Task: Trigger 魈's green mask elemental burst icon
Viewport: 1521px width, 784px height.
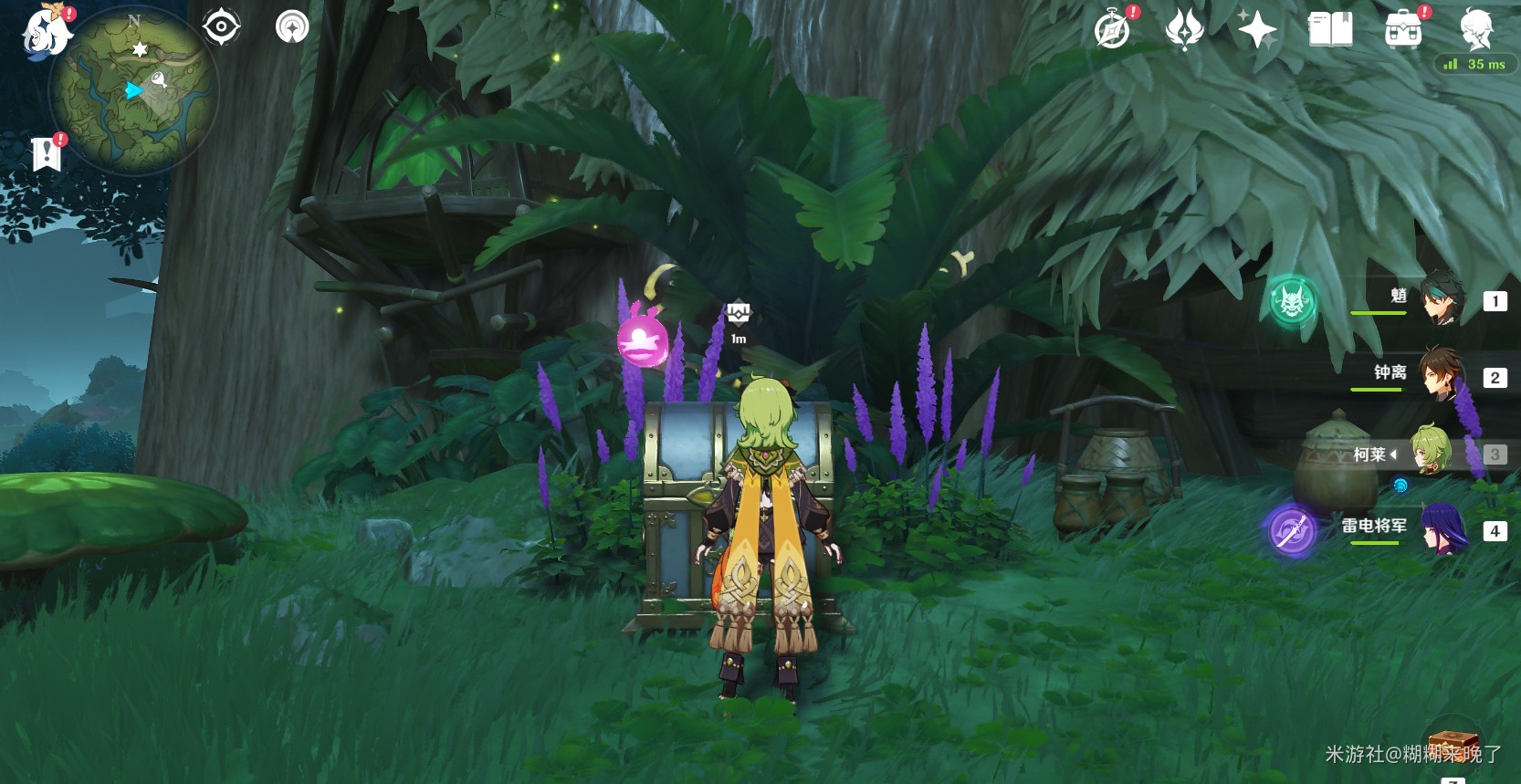Action: (1292, 301)
